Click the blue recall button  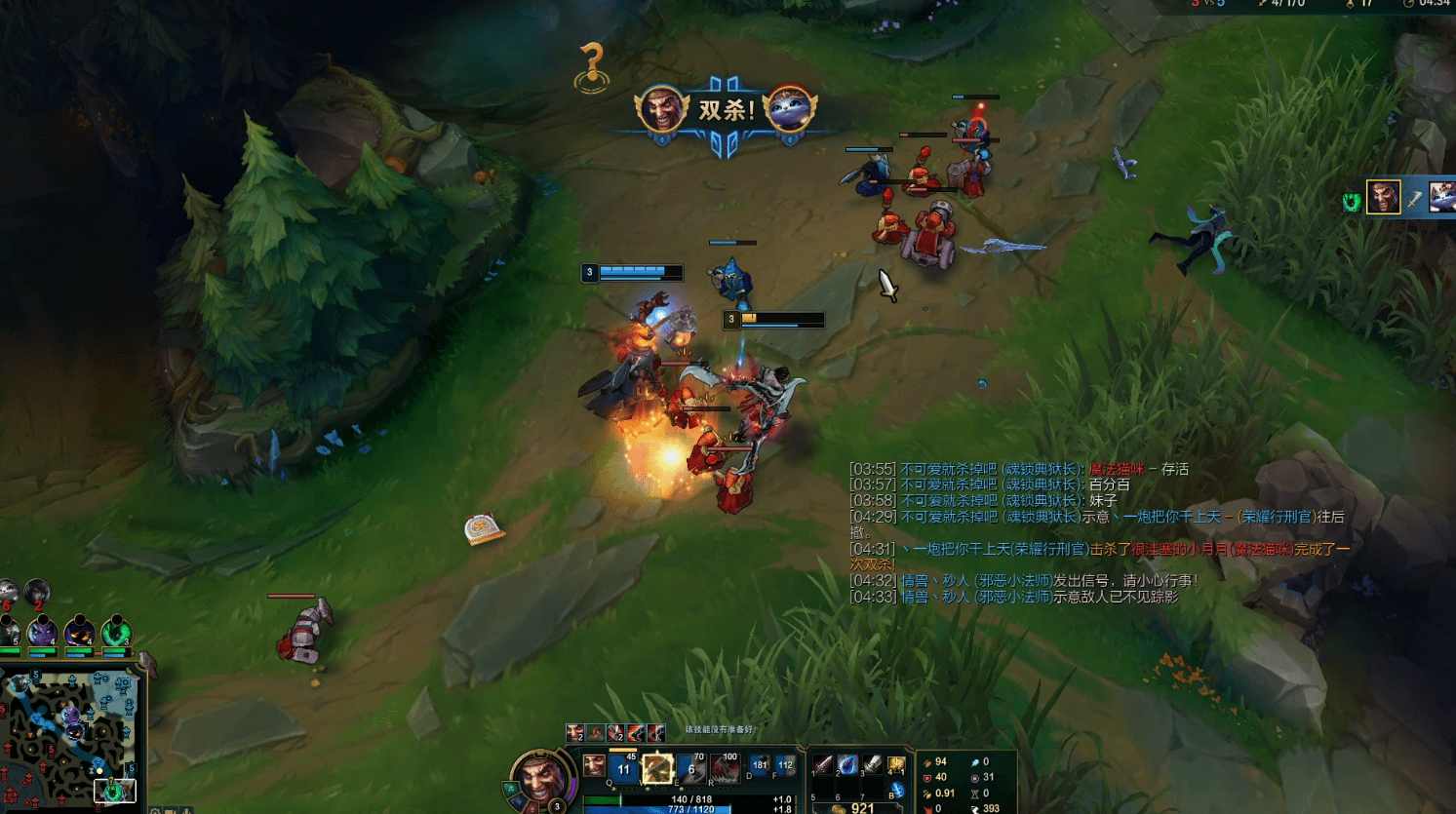click(x=897, y=791)
